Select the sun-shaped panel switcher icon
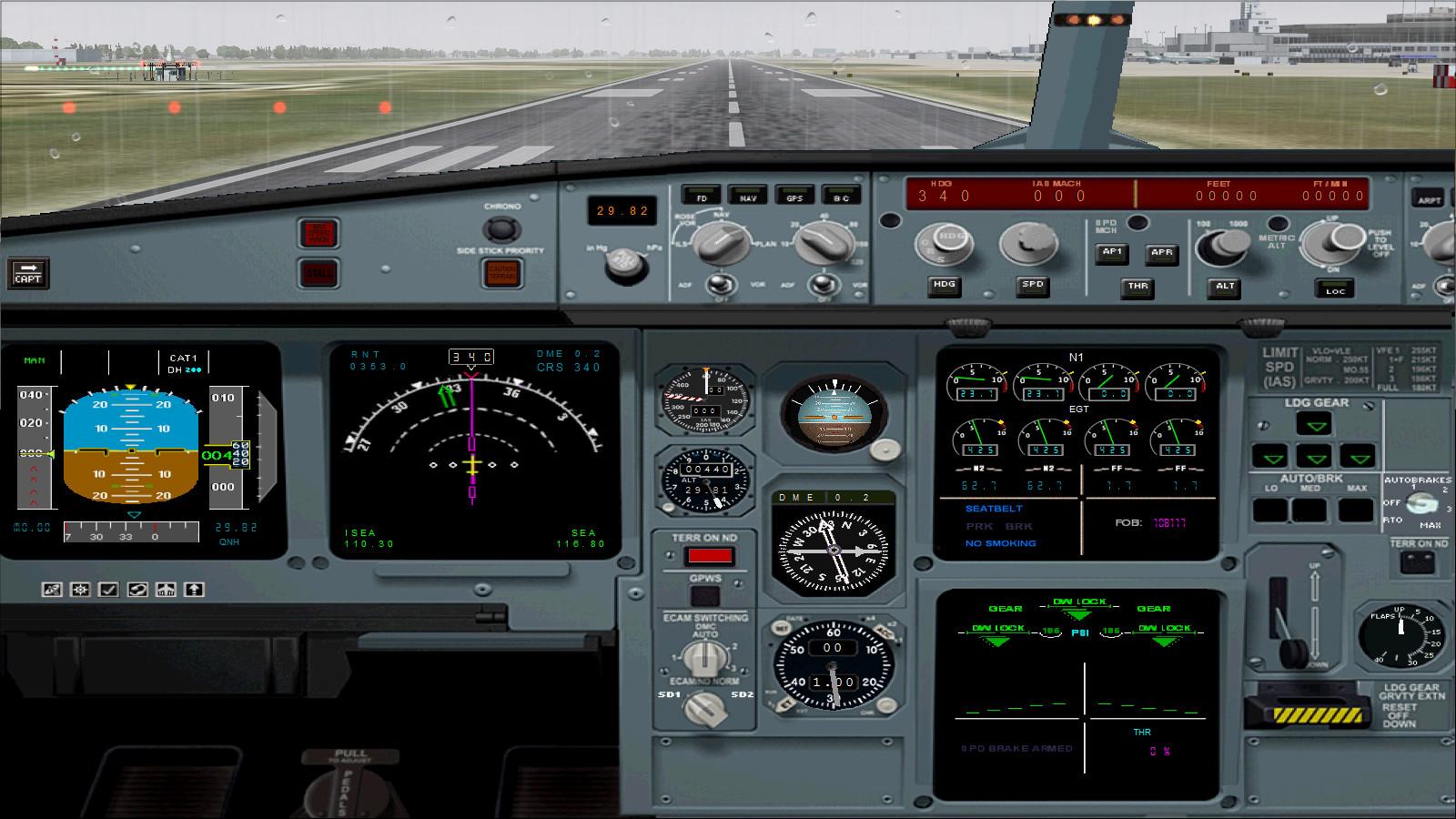The height and width of the screenshot is (819, 1456). (78, 590)
